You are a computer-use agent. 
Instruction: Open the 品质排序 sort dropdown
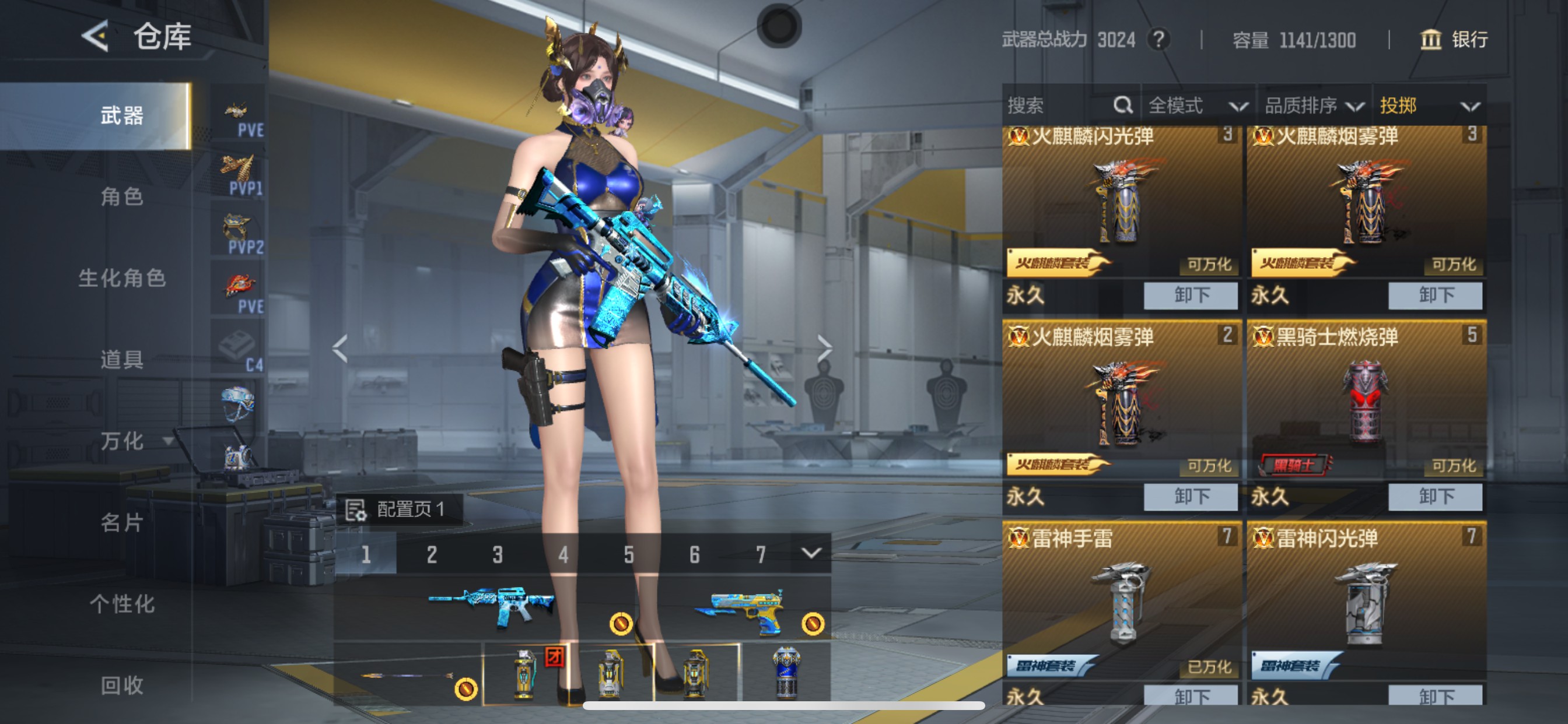click(1314, 106)
